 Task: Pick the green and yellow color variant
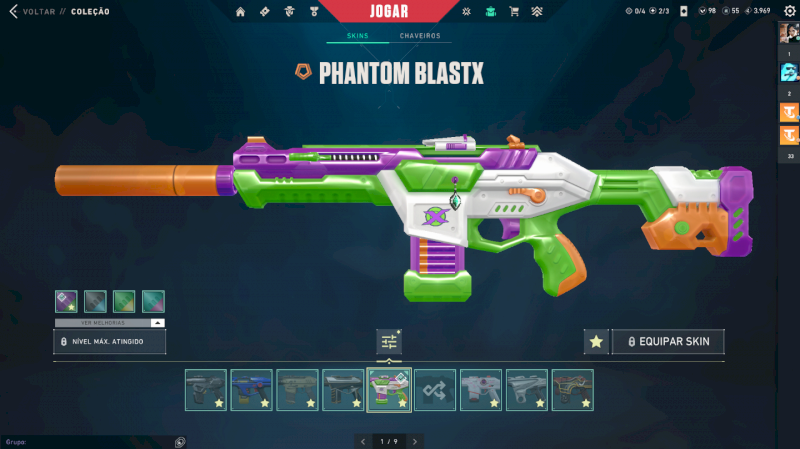[x=124, y=301]
